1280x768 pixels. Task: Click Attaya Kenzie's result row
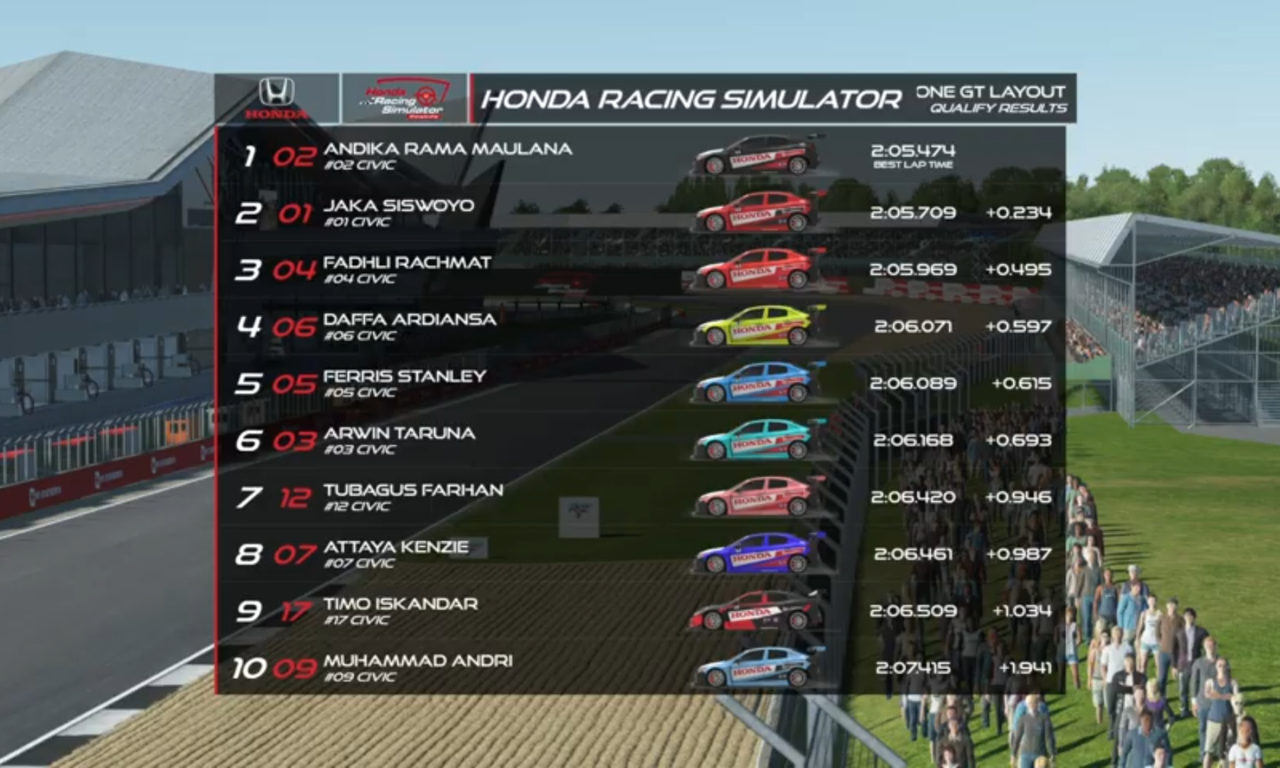coord(396,554)
